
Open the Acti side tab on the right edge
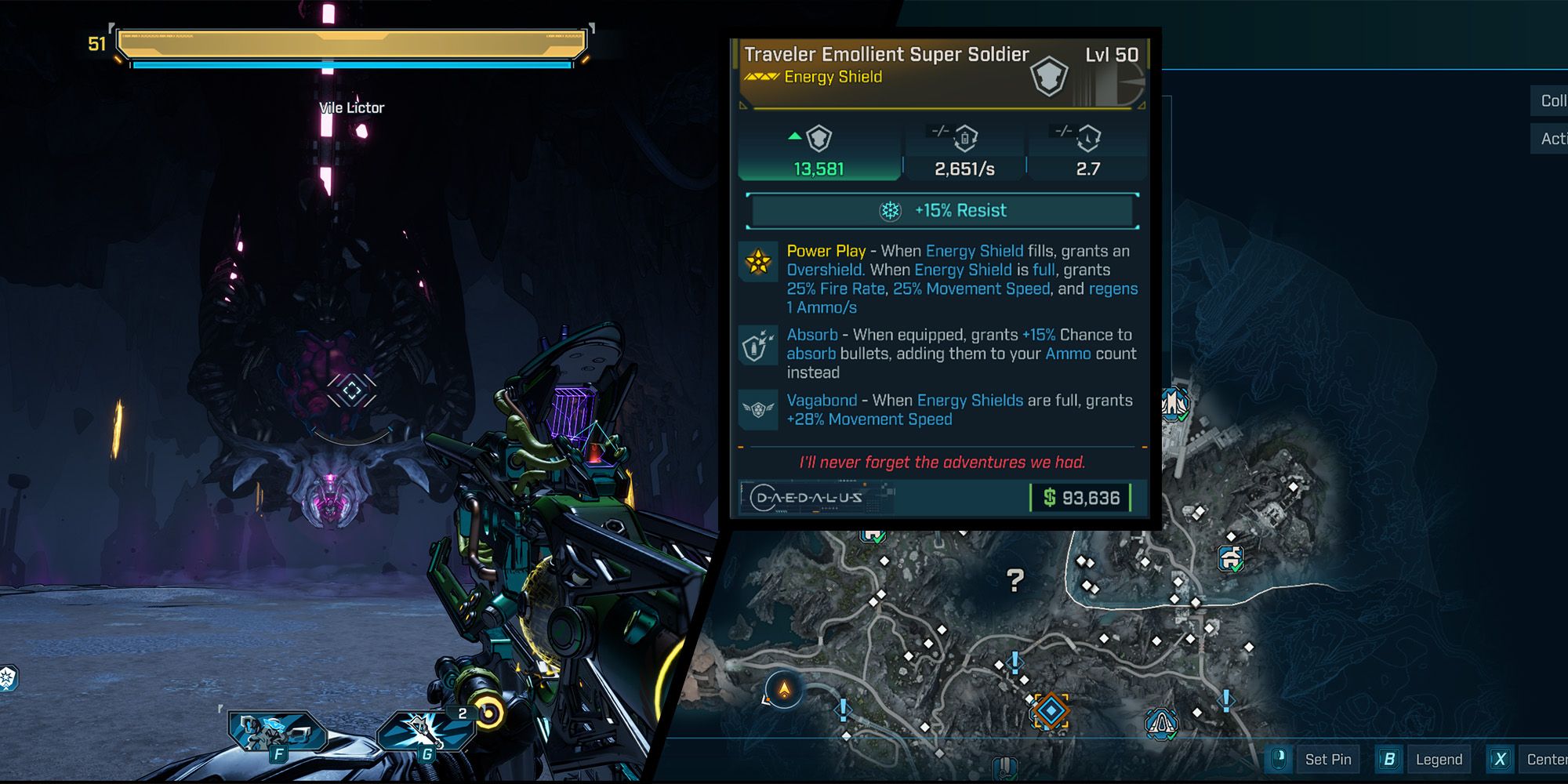(x=1551, y=140)
